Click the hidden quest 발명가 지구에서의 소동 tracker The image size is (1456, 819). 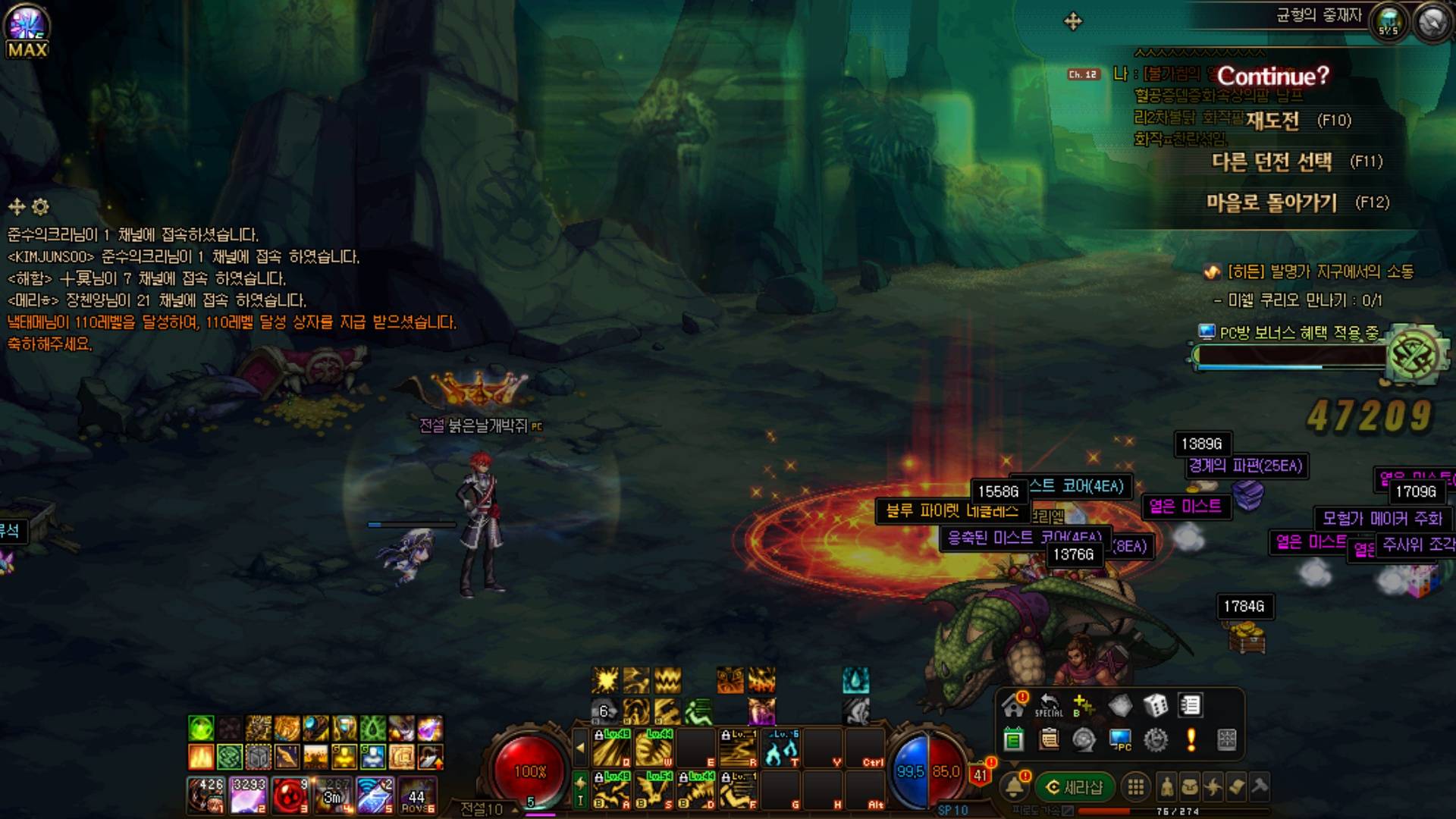point(1319,271)
